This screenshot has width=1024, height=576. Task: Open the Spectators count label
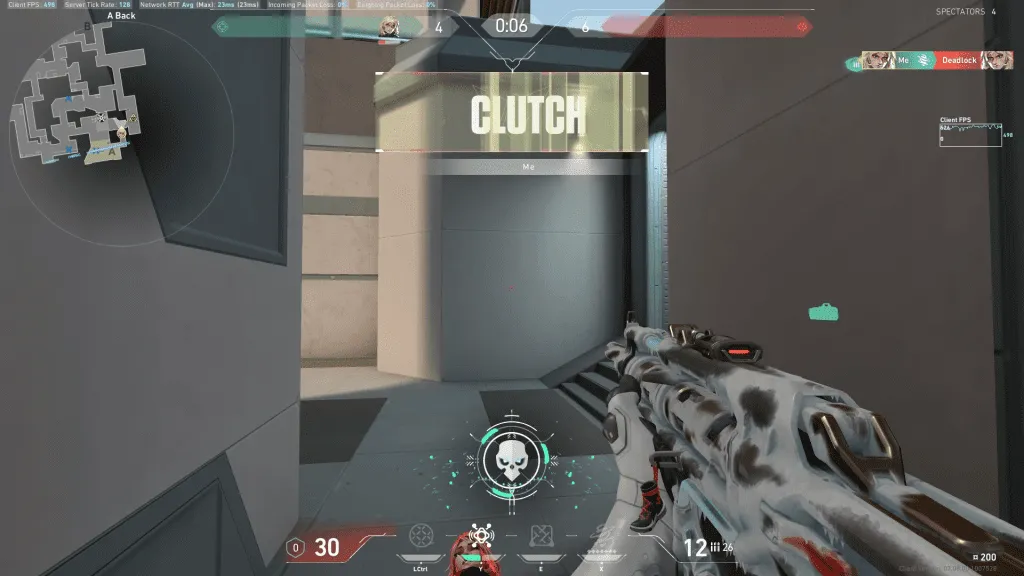[965, 12]
